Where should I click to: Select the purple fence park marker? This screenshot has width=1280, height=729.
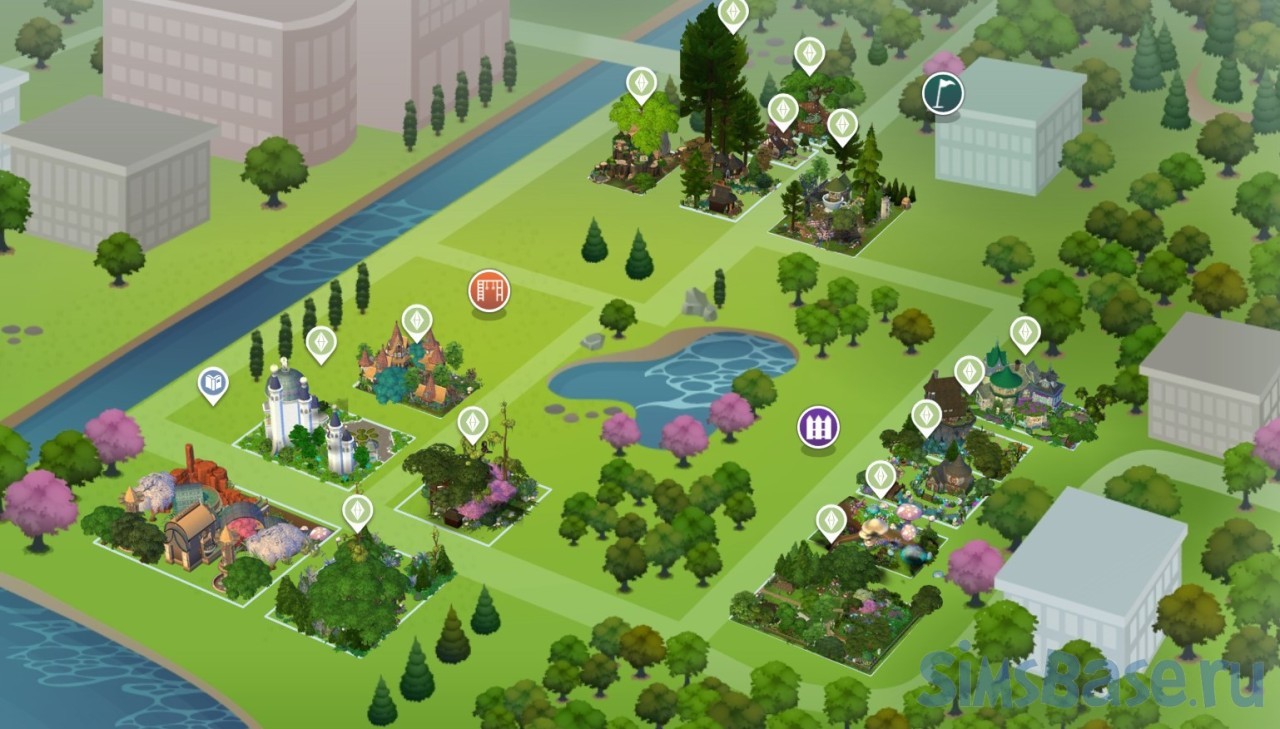pyautogui.click(x=818, y=427)
